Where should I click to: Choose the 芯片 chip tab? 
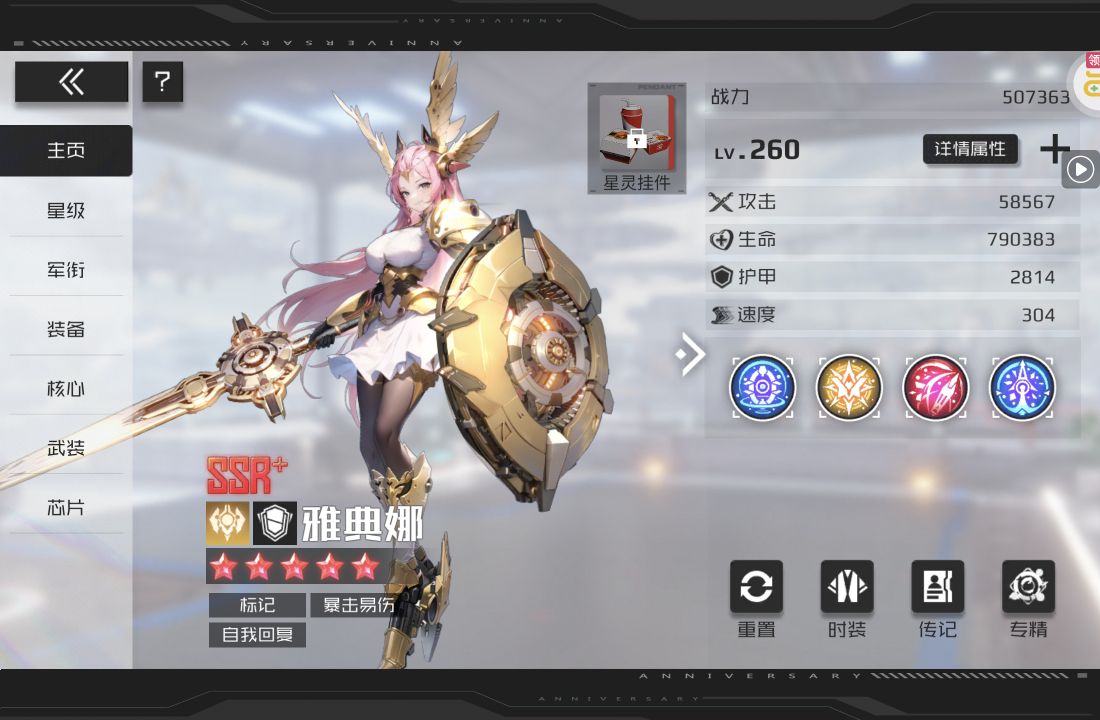click(66, 507)
